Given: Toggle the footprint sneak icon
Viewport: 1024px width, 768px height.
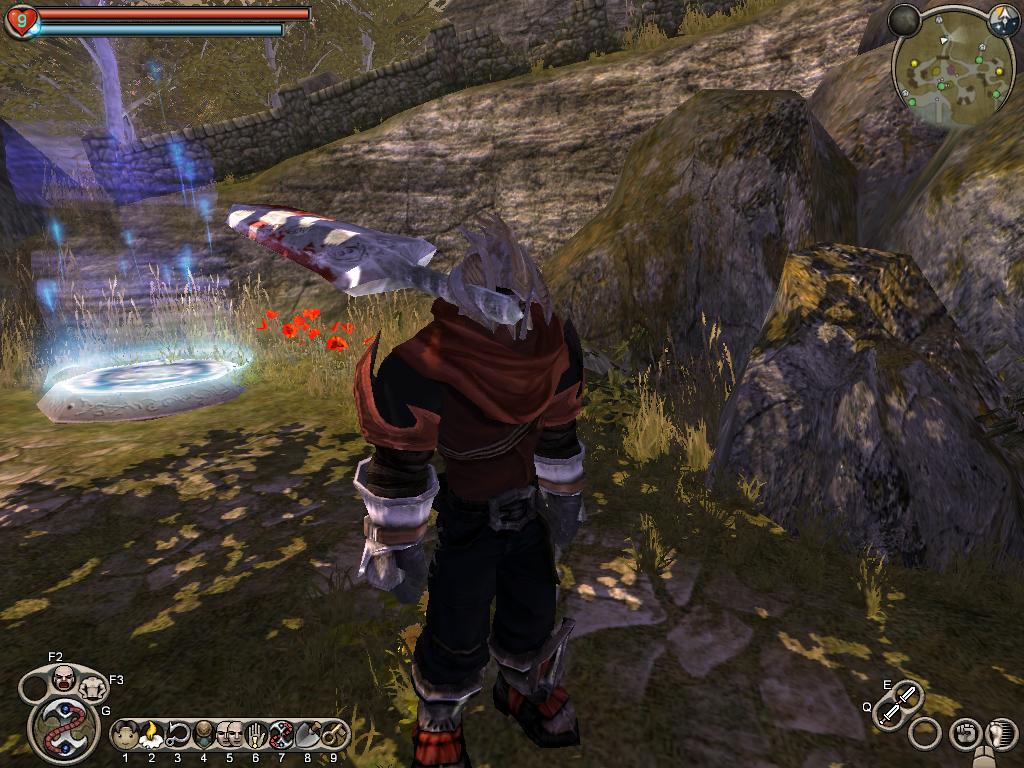Looking at the screenshot, I should click(999, 734).
